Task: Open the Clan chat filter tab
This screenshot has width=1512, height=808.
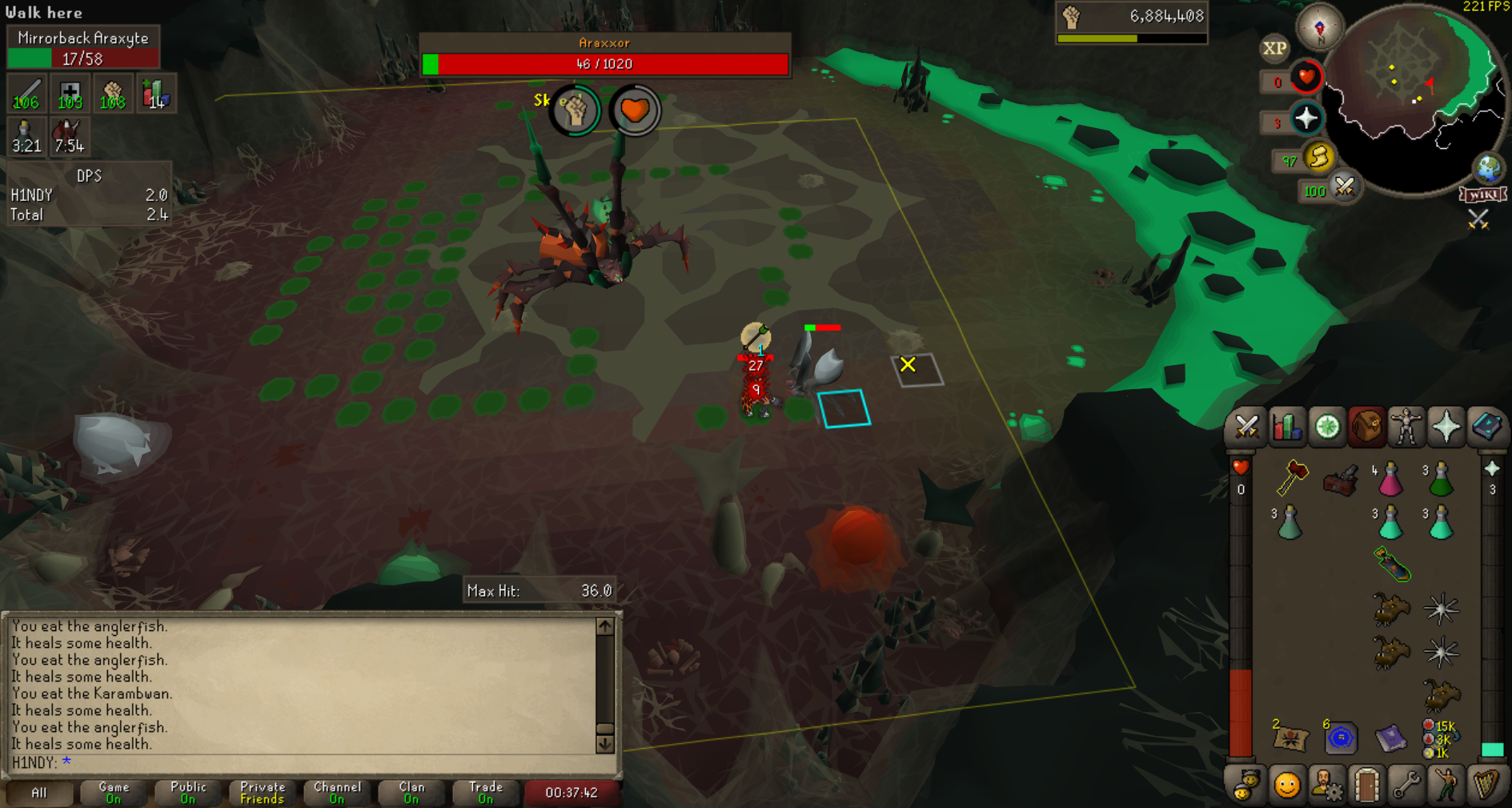Action: coord(411,793)
